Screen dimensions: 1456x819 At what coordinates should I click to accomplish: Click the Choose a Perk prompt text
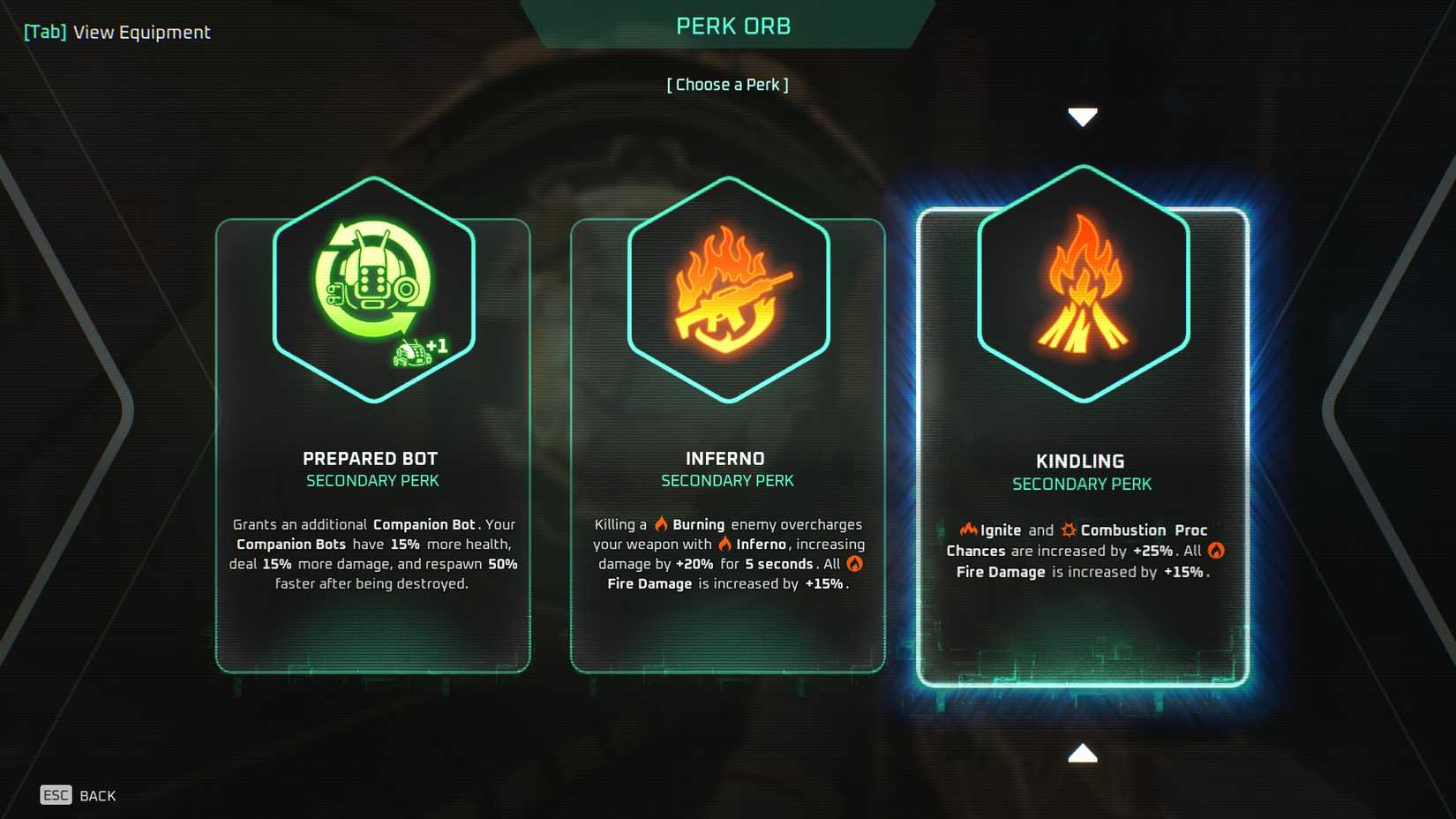727,84
